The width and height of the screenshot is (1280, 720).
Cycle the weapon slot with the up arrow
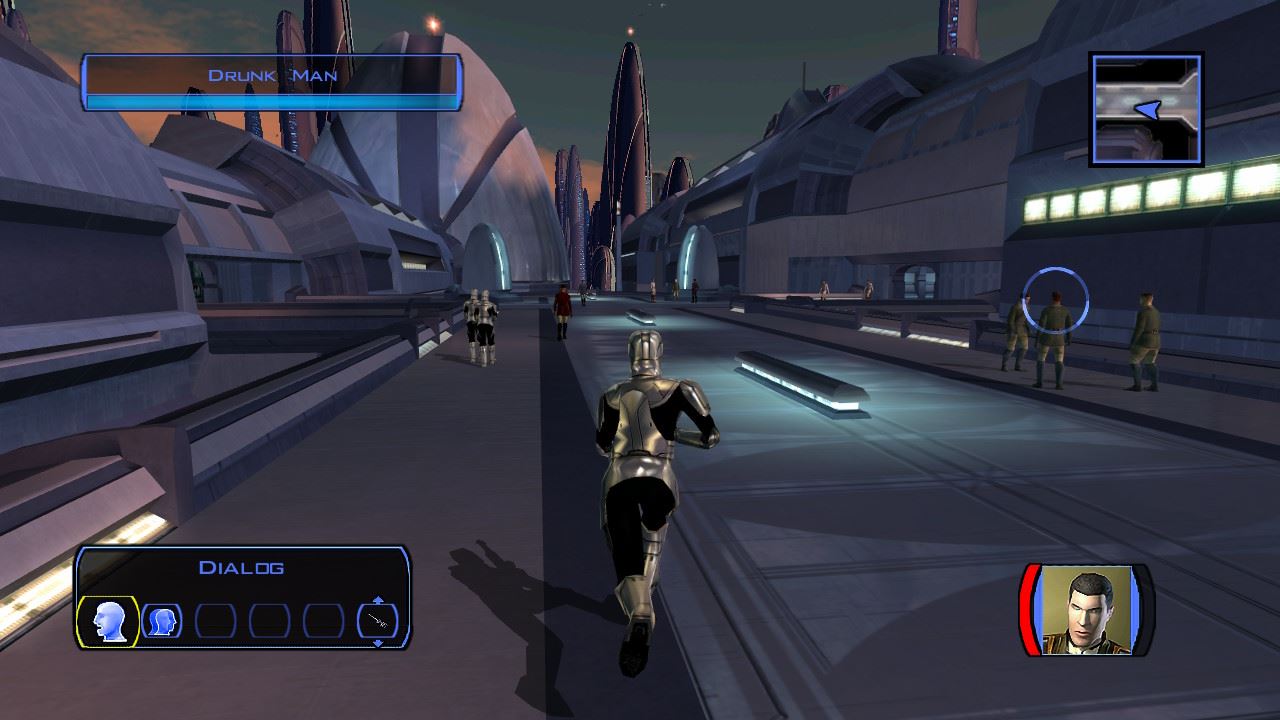pyautogui.click(x=378, y=600)
